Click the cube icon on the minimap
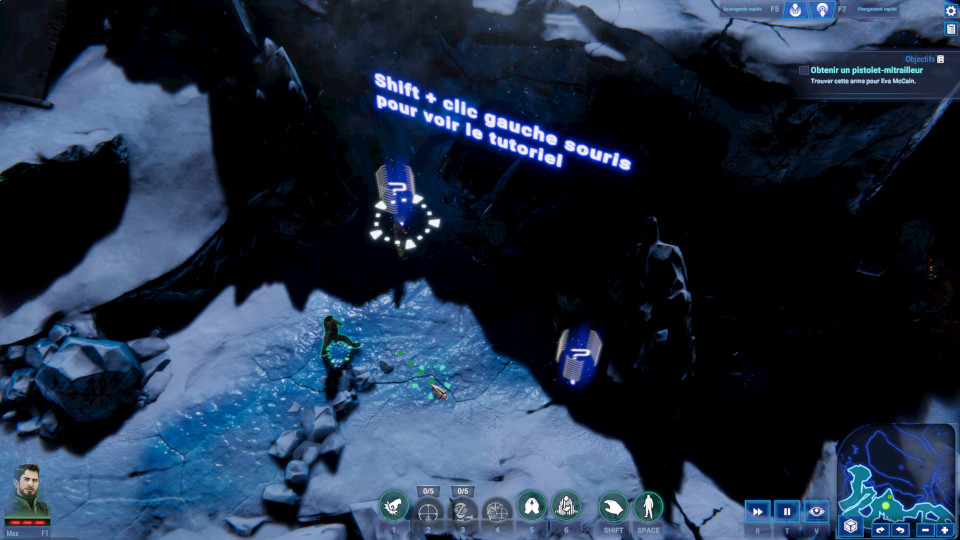Image resolution: width=960 pixels, height=540 pixels. (850, 526)
